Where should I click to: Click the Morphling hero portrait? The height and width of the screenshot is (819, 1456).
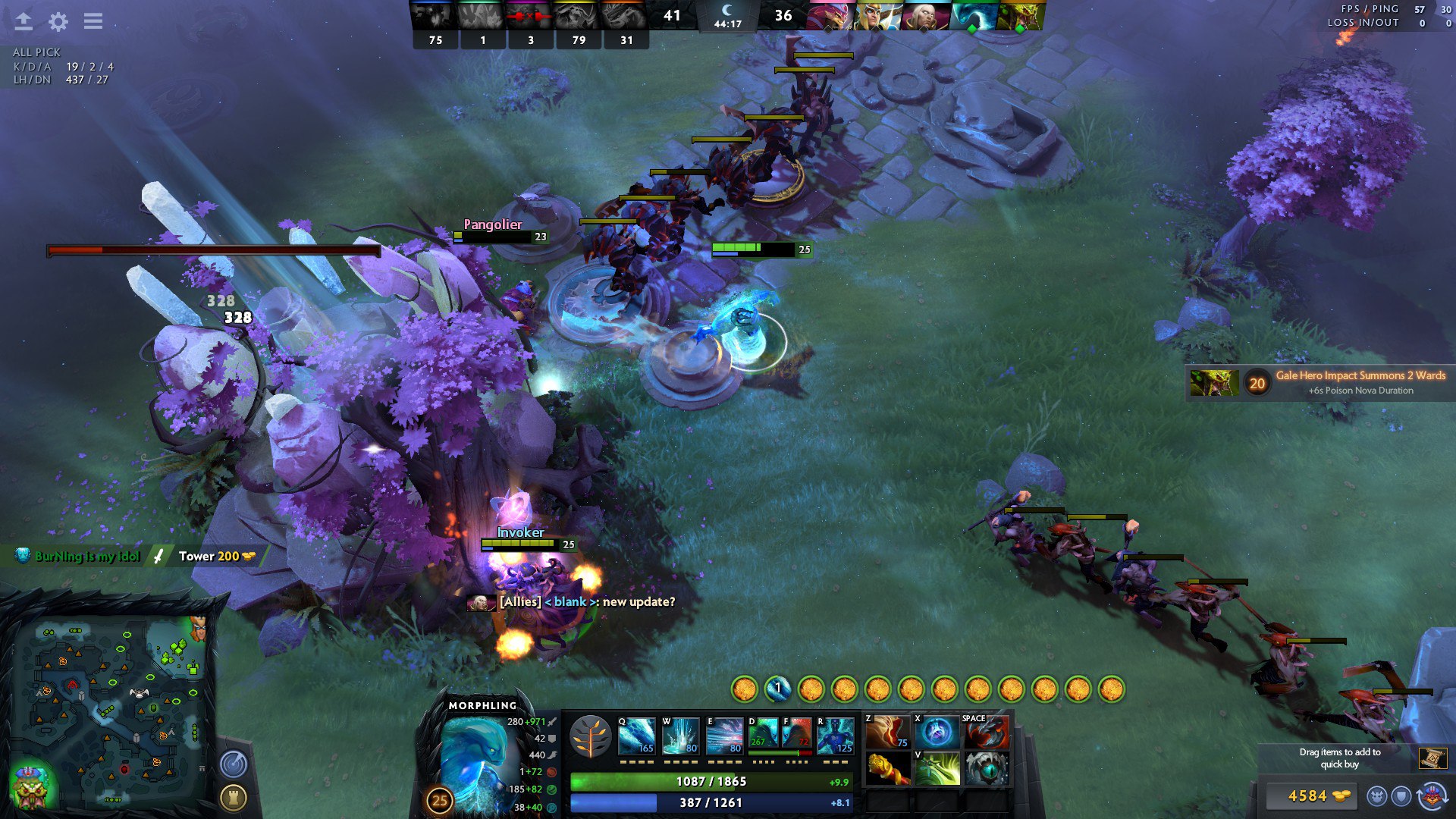coord(474,758)
